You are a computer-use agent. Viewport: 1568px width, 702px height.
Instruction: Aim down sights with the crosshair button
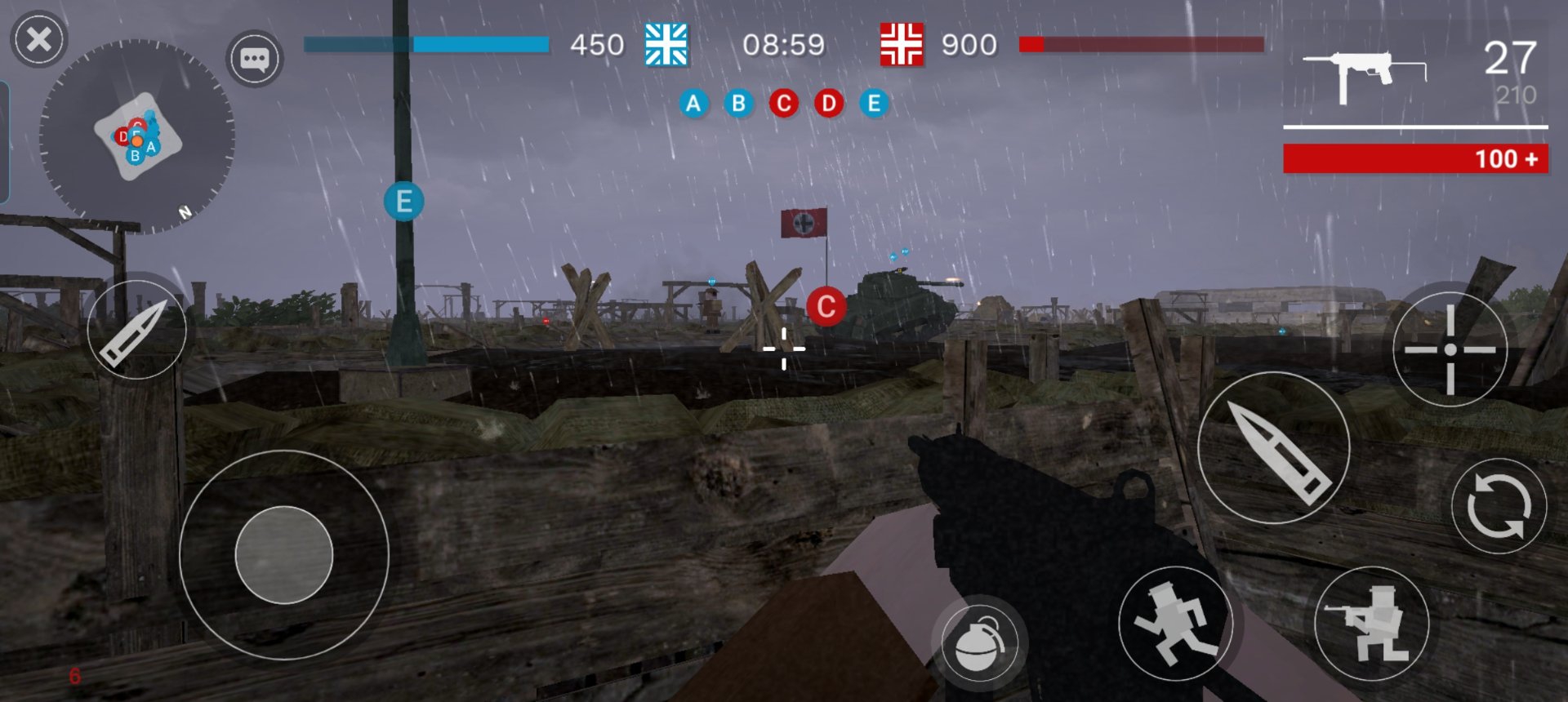(x=1450, y=349)
